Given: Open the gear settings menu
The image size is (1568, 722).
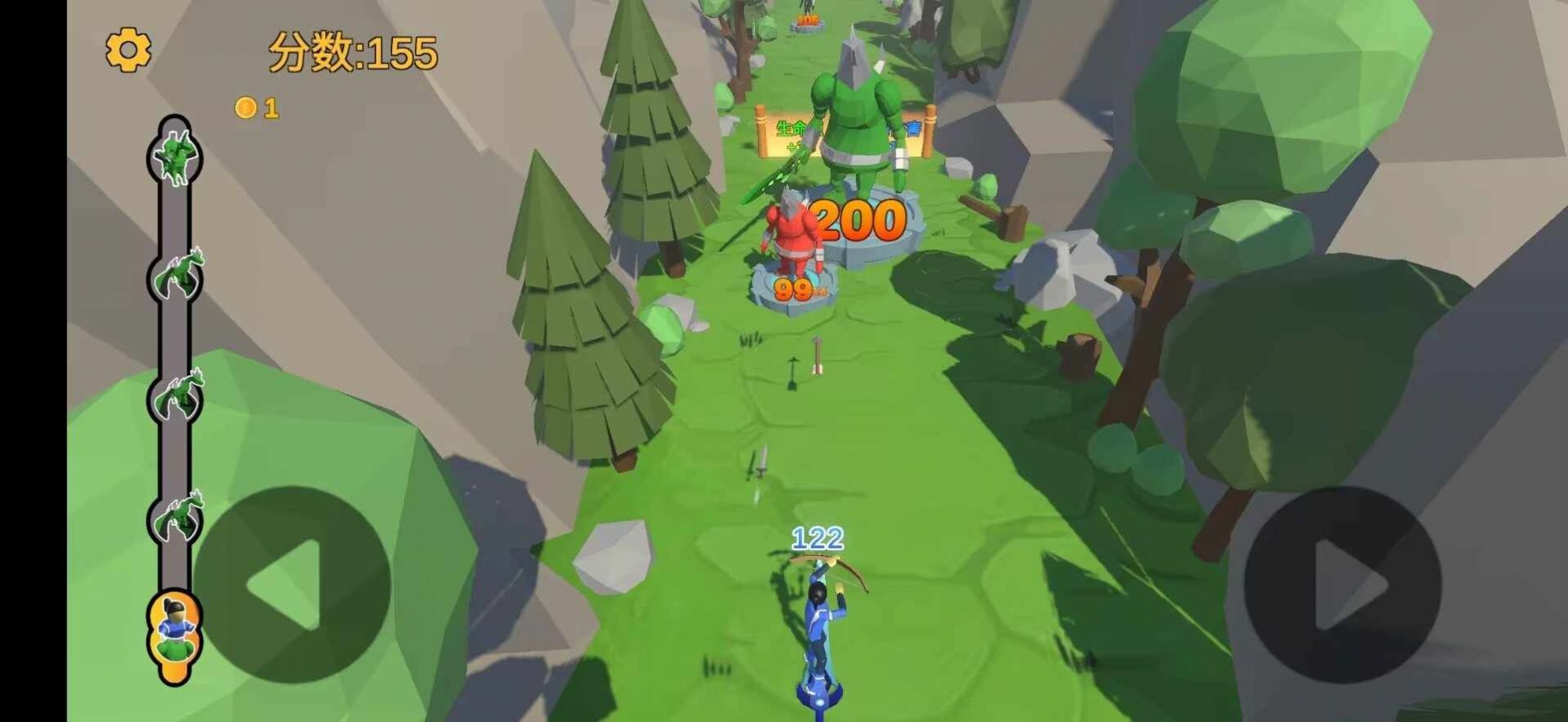Looking at the screenshot, I should coord(128,51).
